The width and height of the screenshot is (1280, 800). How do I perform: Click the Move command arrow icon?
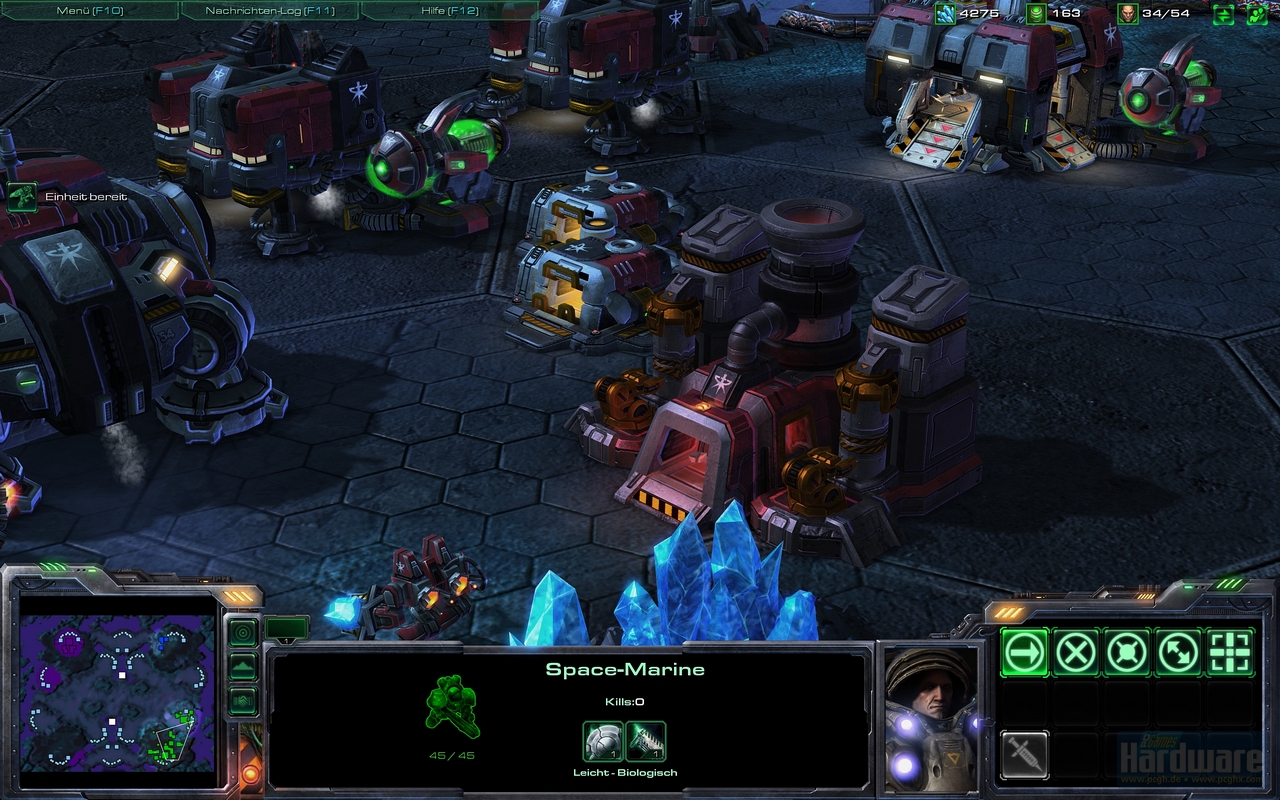1025,653
